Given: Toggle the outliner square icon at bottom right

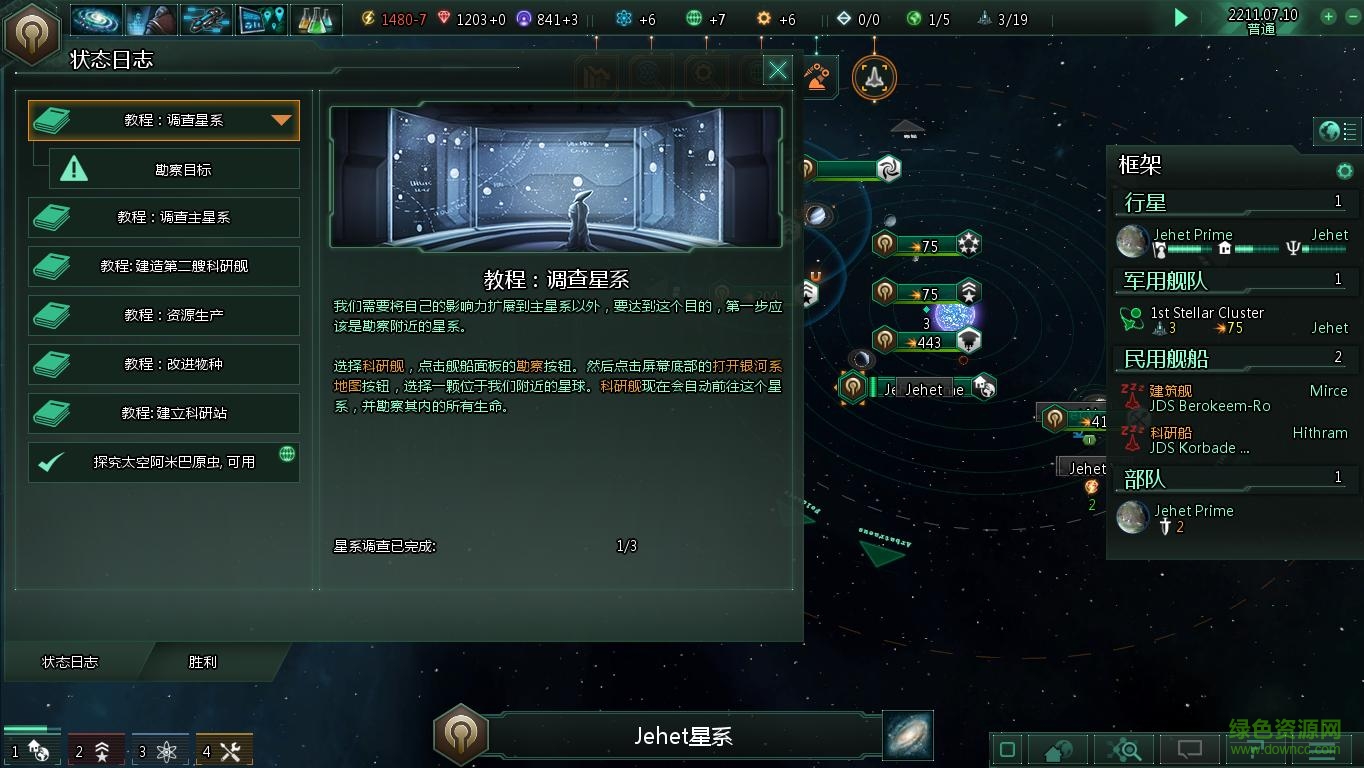Looking at the screenshot, I should point(1006,748).
